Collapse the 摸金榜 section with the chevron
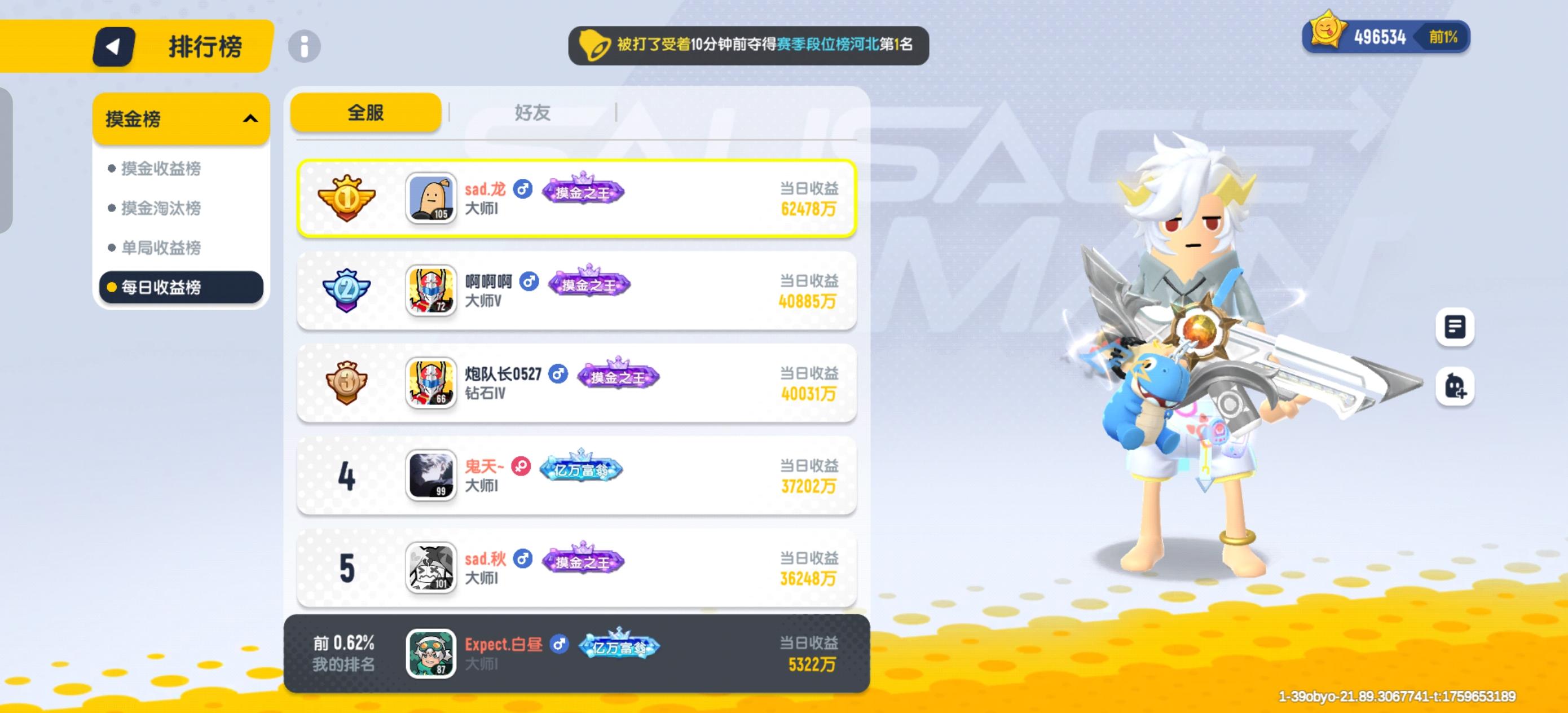This screenshot has width=1568, height=713. click(x=250, y=118)
